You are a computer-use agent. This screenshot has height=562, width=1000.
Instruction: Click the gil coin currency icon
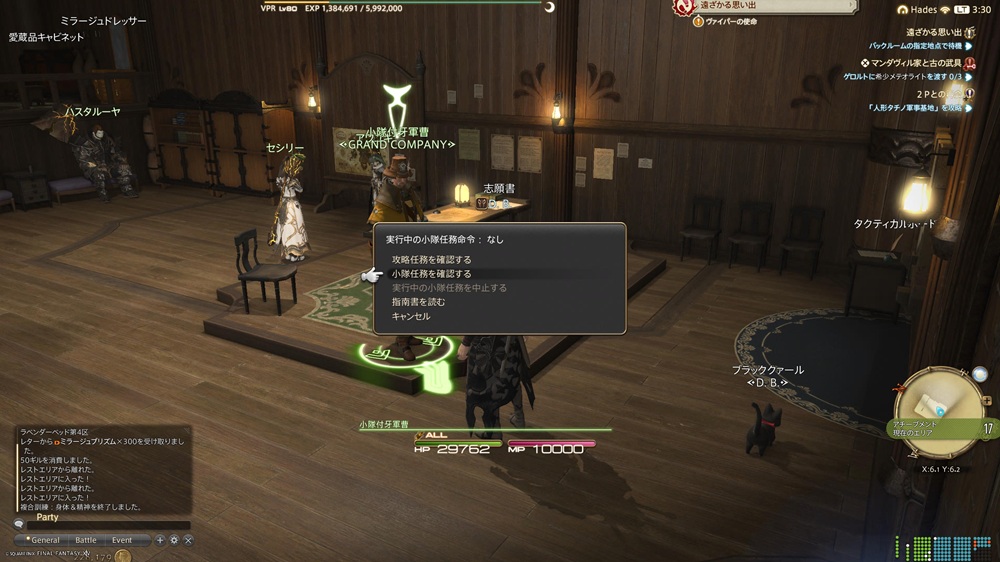point(123,556)
